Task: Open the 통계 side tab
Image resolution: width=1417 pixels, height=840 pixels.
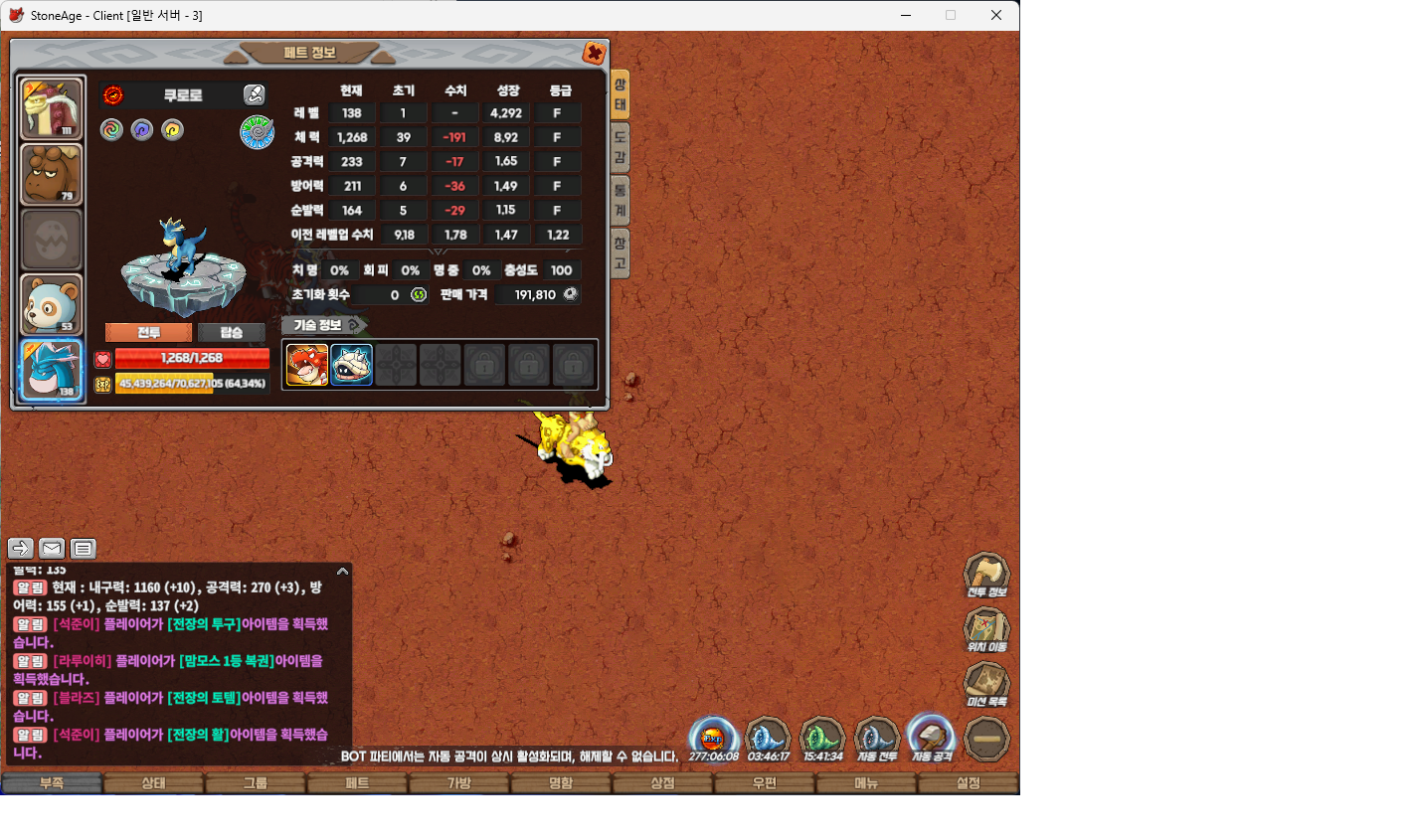Action: 620,199
